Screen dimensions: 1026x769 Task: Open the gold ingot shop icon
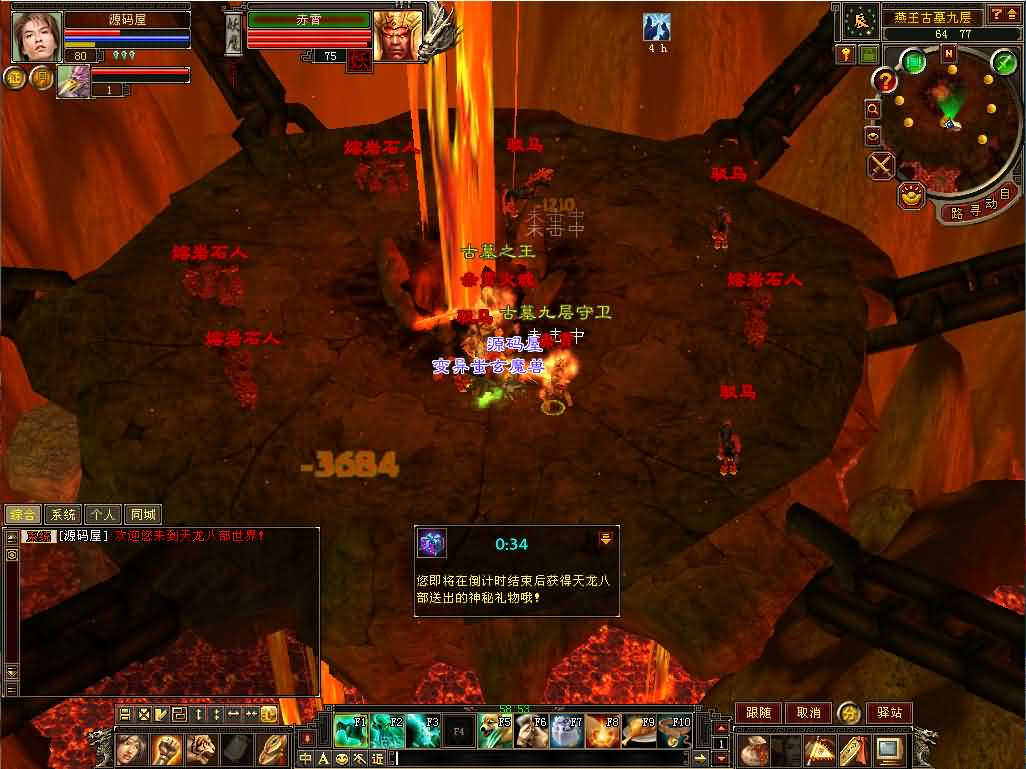coord(911,195)
